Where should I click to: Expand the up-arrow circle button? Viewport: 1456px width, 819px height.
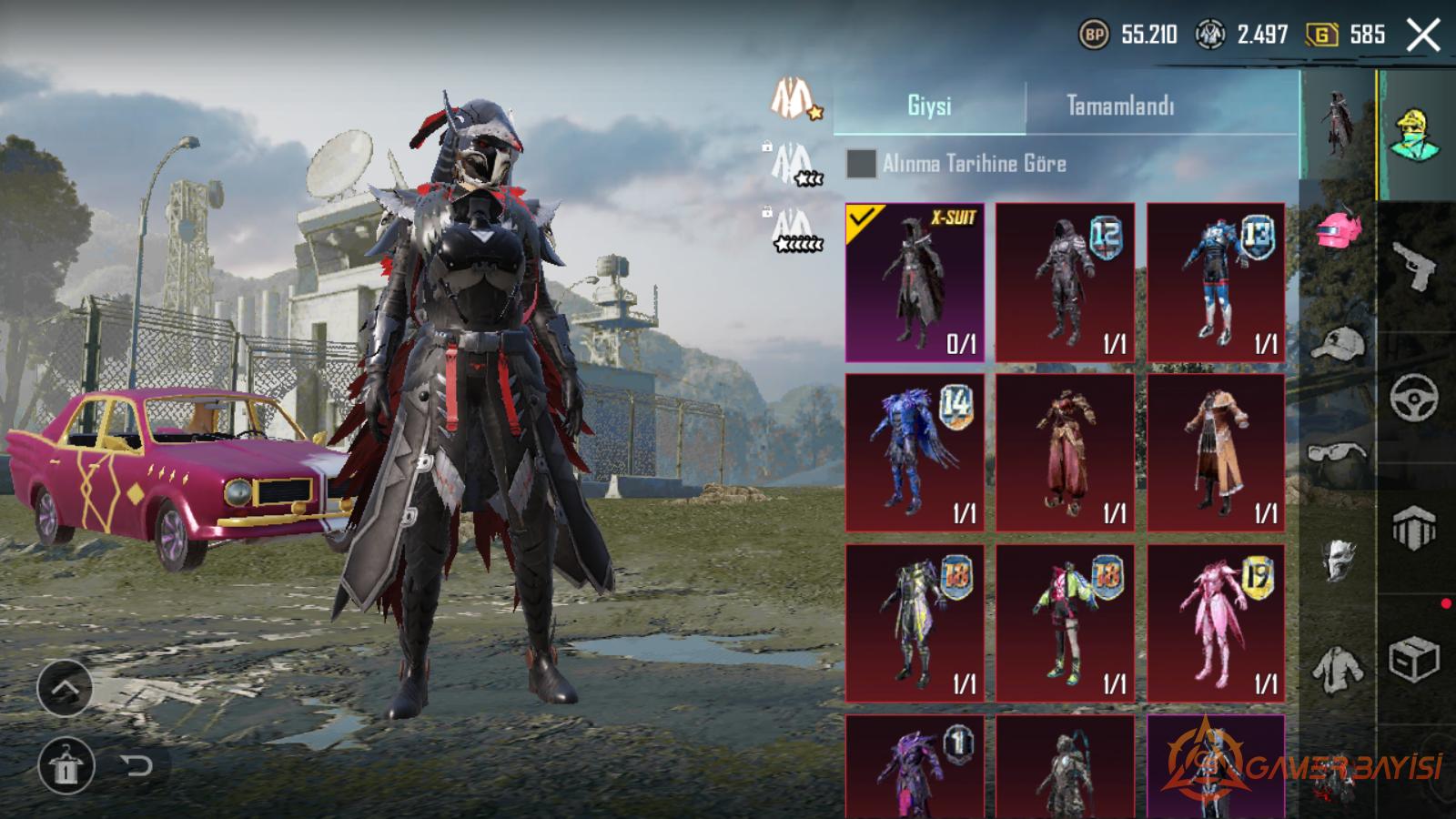(65, 689)
